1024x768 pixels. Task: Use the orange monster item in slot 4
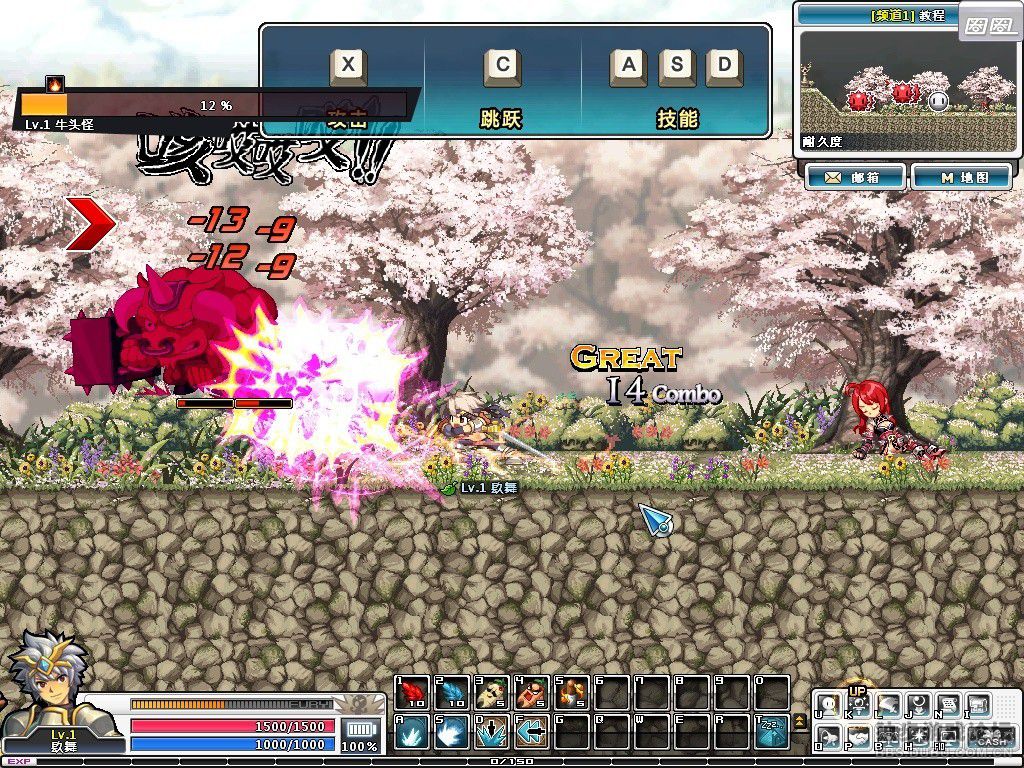[x=531, y=692]
